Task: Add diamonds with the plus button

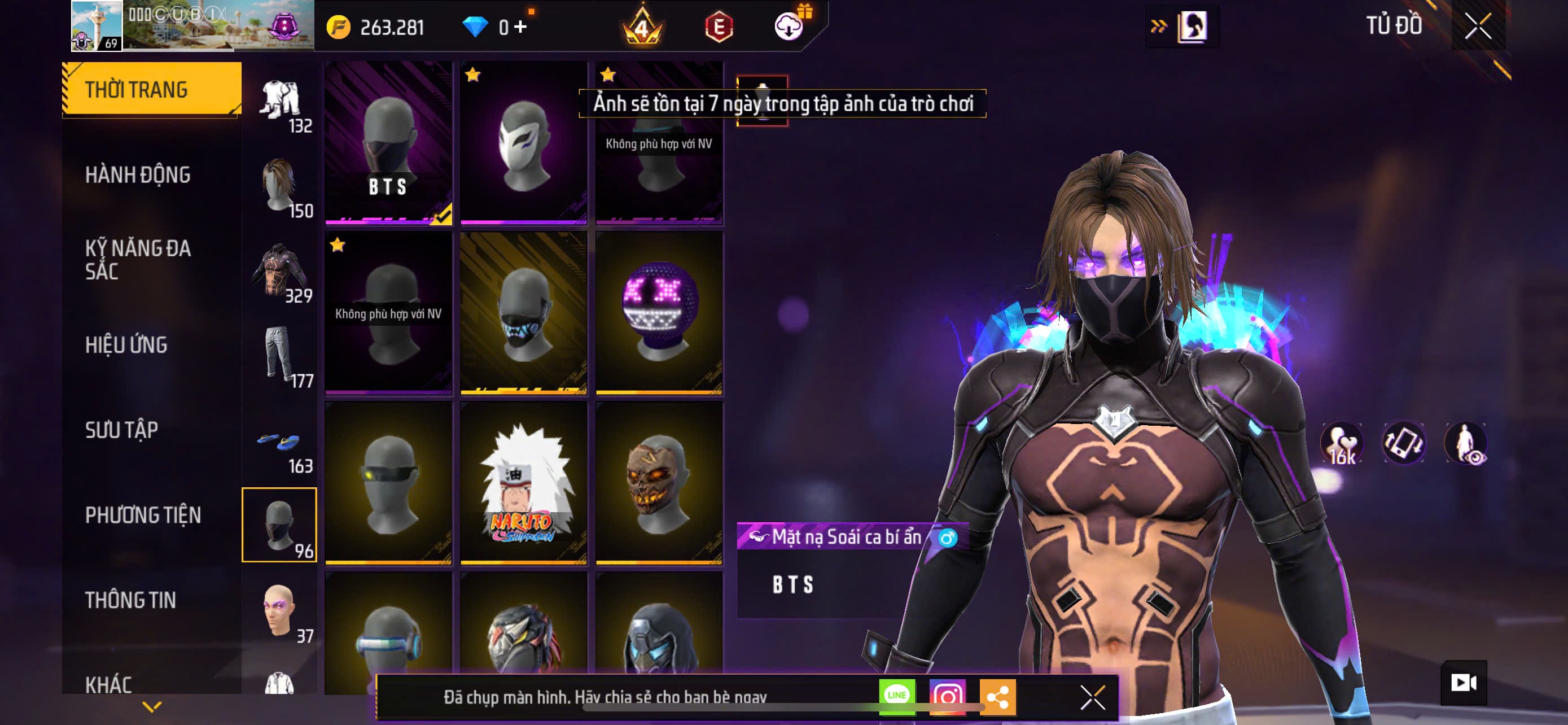Action: [520, 26]
